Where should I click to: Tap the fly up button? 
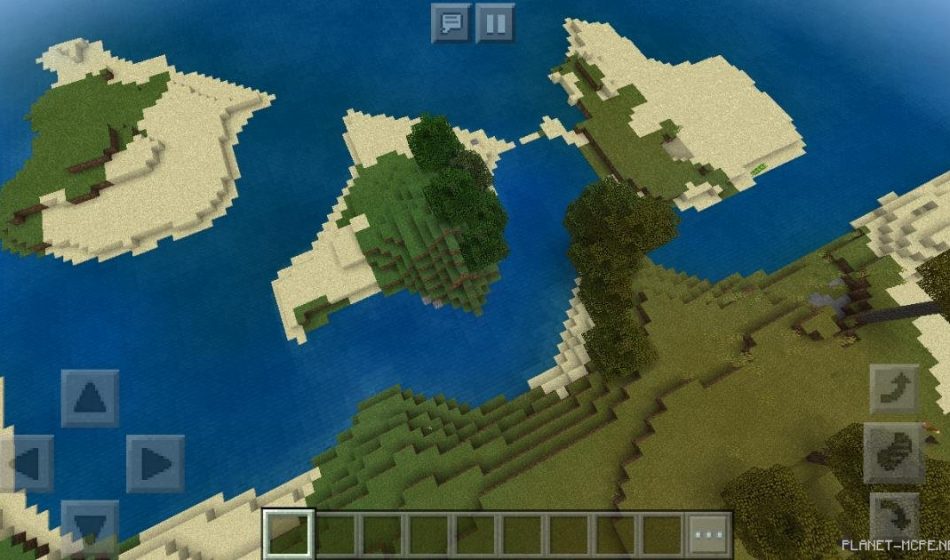point(893,388)
